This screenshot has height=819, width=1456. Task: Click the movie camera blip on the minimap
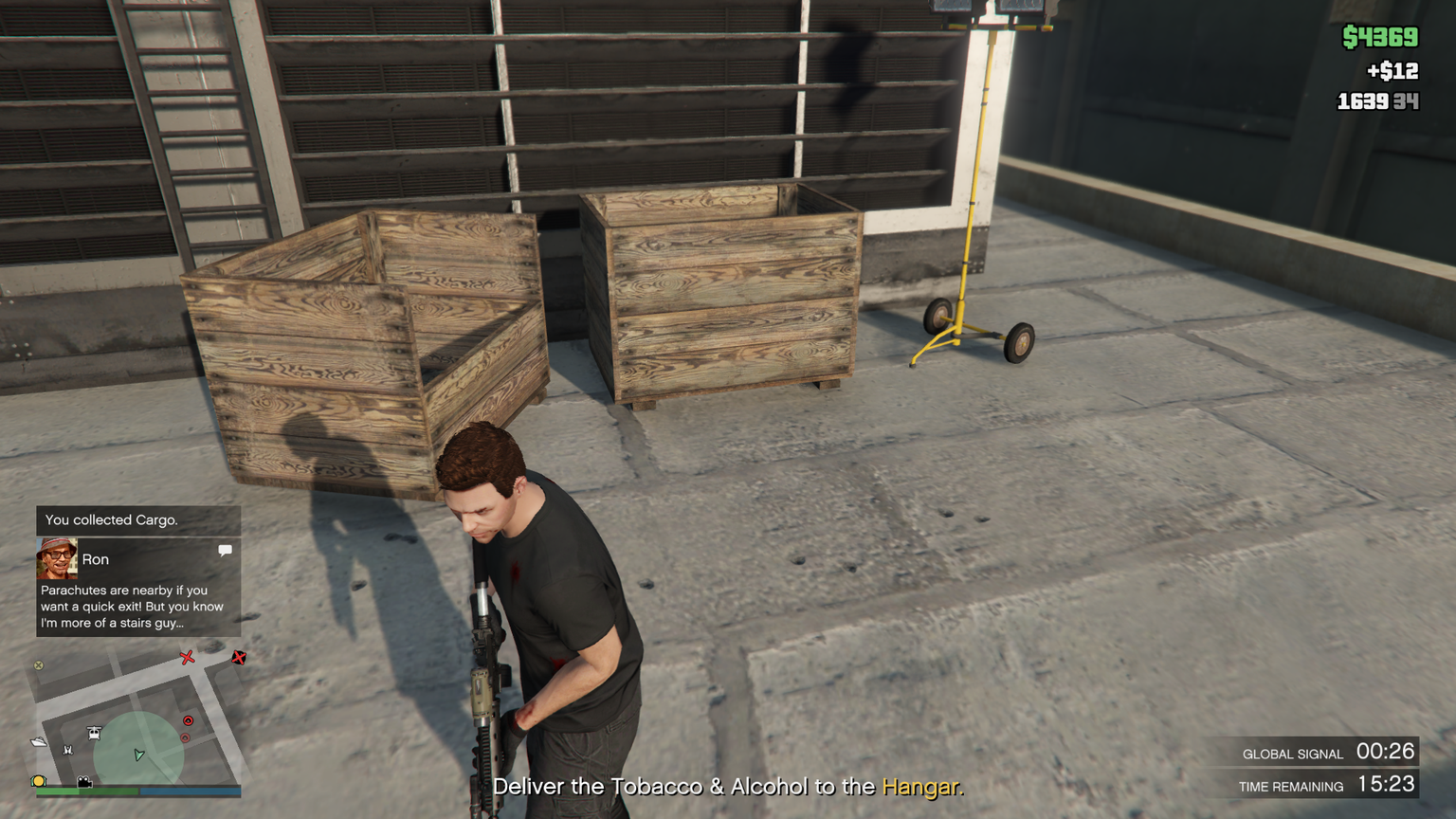coord(84,782)
